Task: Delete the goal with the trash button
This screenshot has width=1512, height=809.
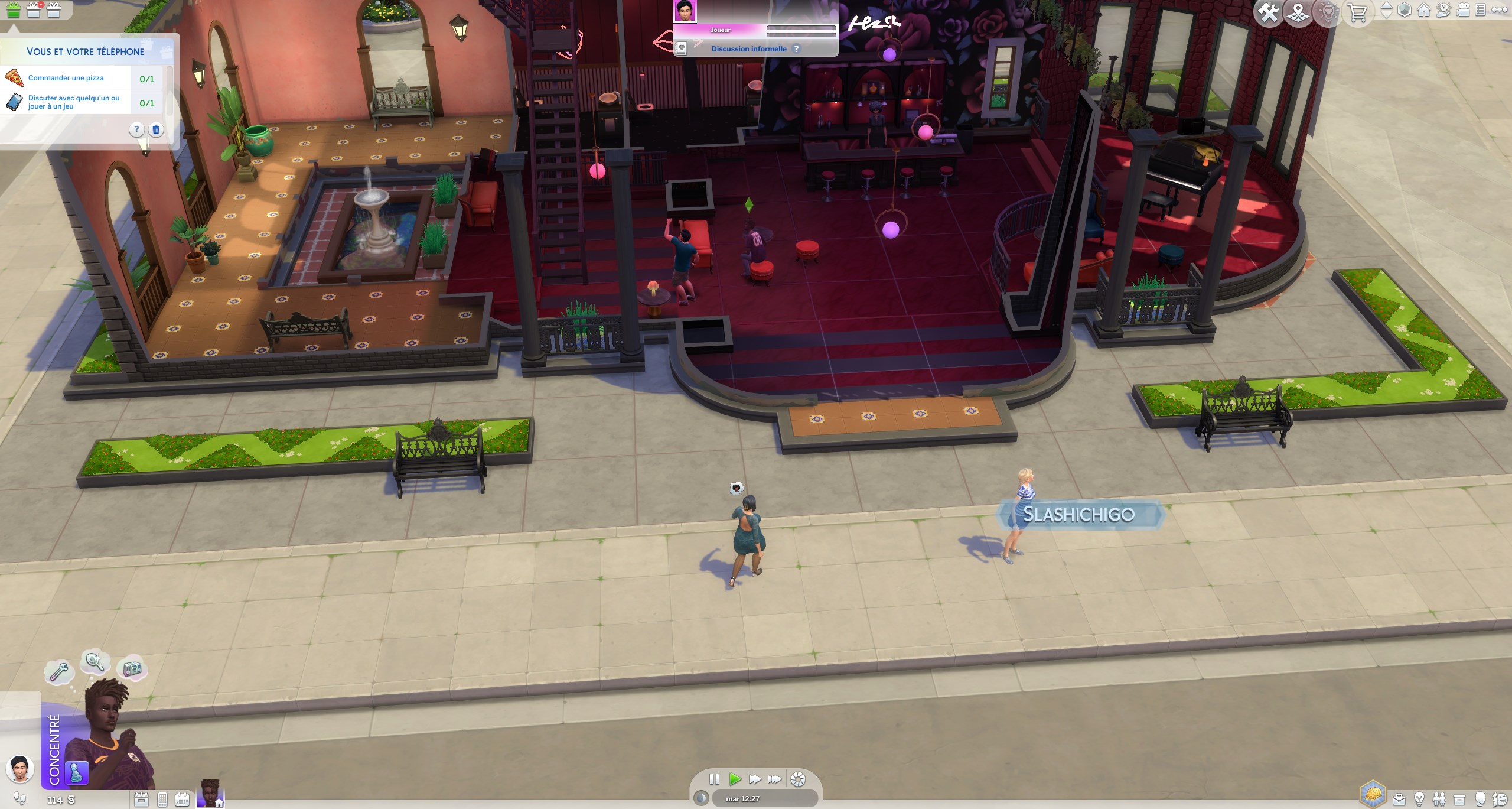Action: 155,131
